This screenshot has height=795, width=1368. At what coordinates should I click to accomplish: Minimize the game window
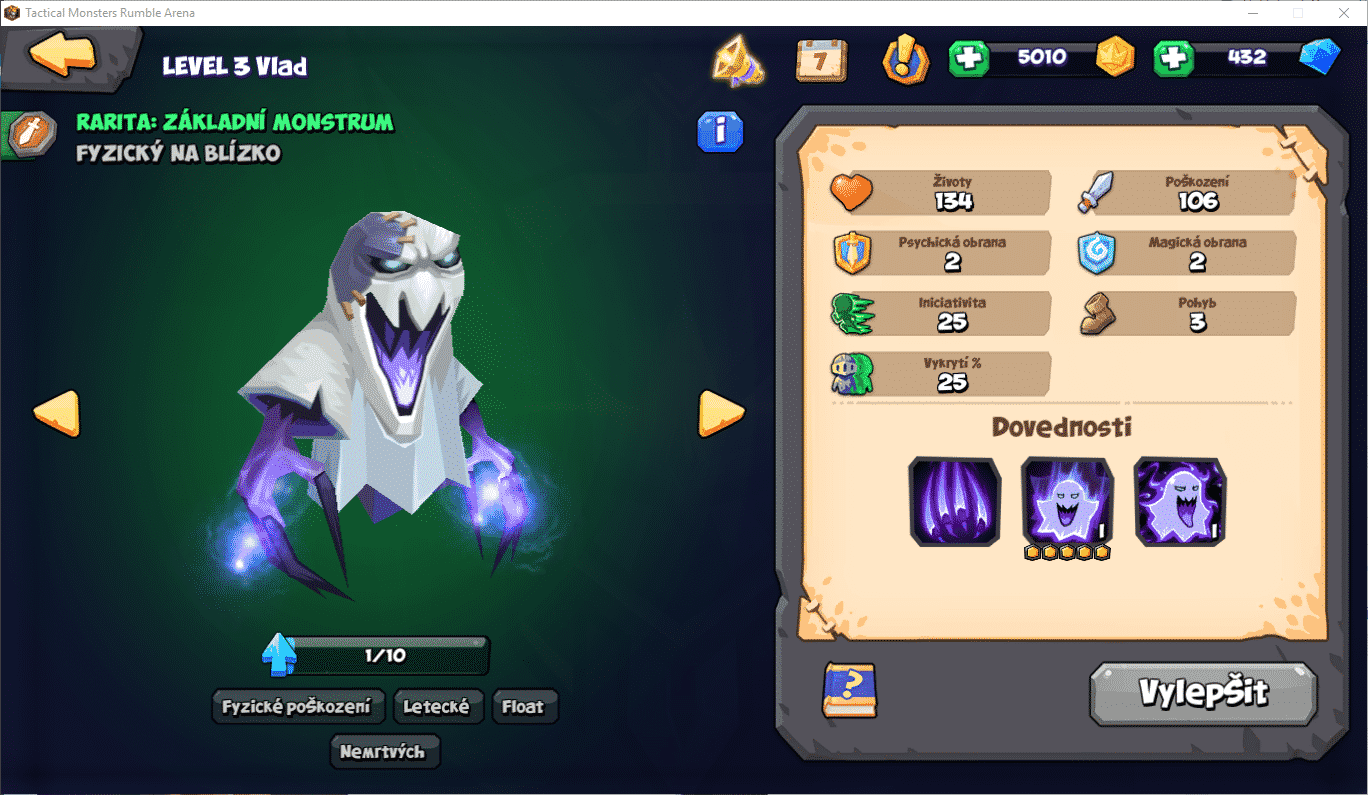[x=1253, y=13]
